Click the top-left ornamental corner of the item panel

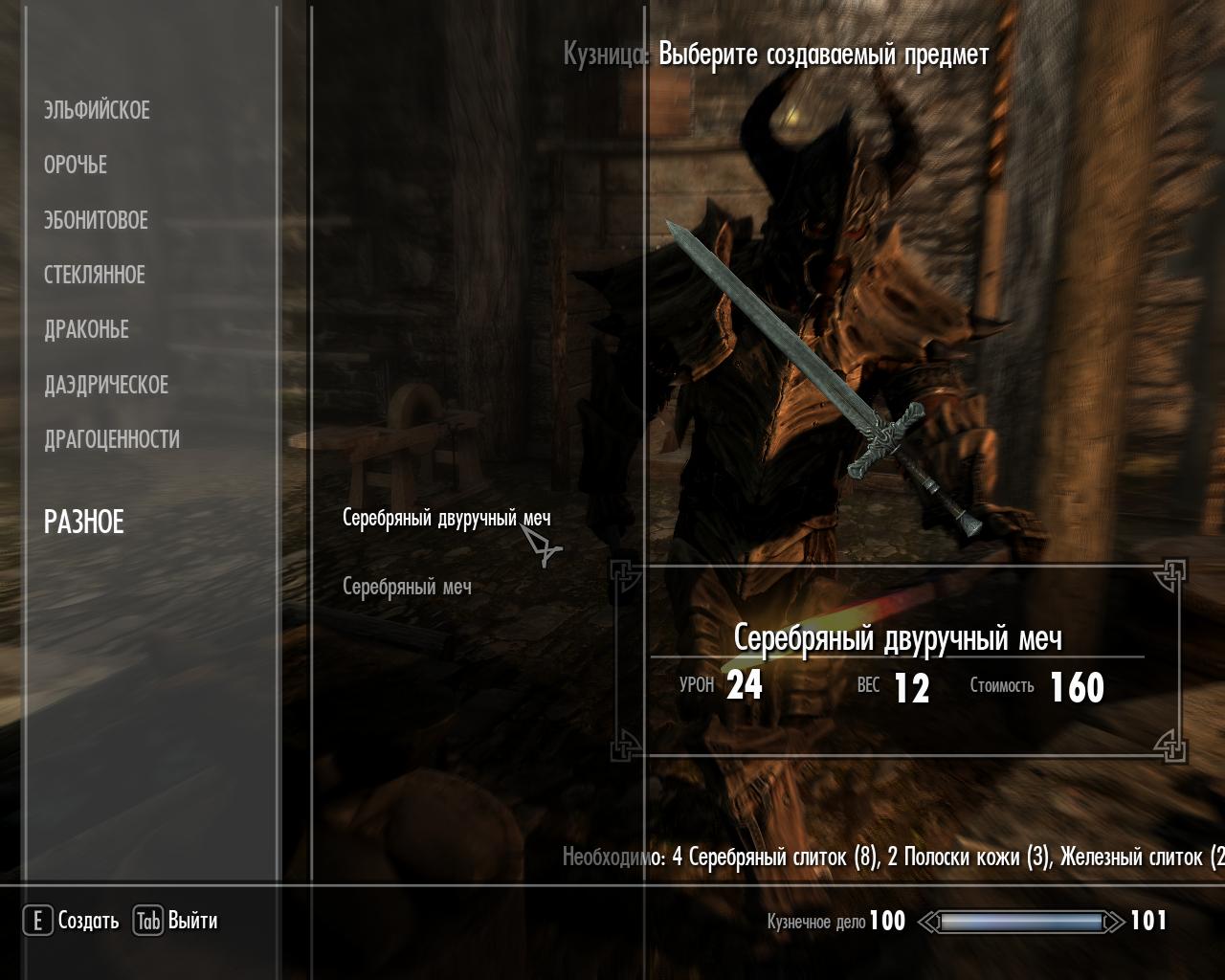pyautogui.click(x=623, y=574)
